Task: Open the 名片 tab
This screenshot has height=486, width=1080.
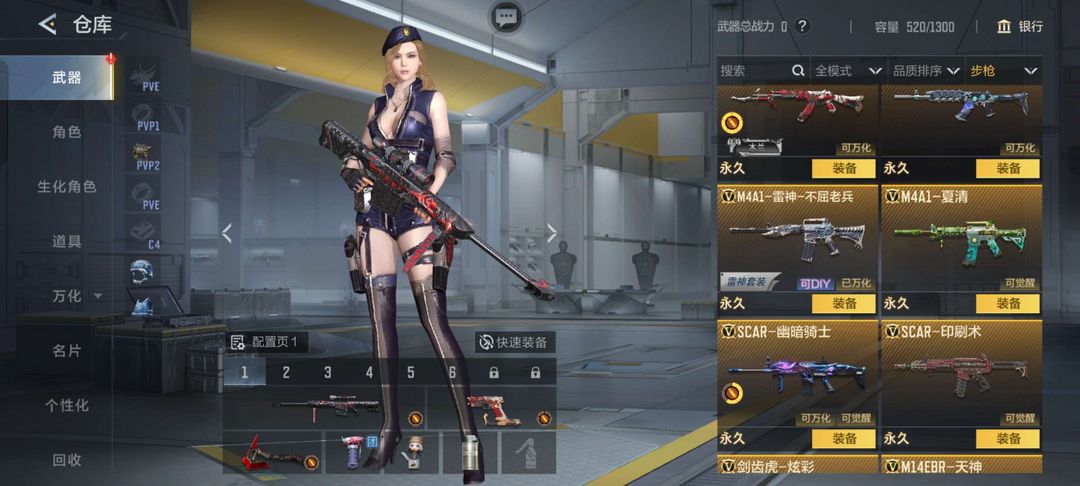Action: (x=66, y=351)
